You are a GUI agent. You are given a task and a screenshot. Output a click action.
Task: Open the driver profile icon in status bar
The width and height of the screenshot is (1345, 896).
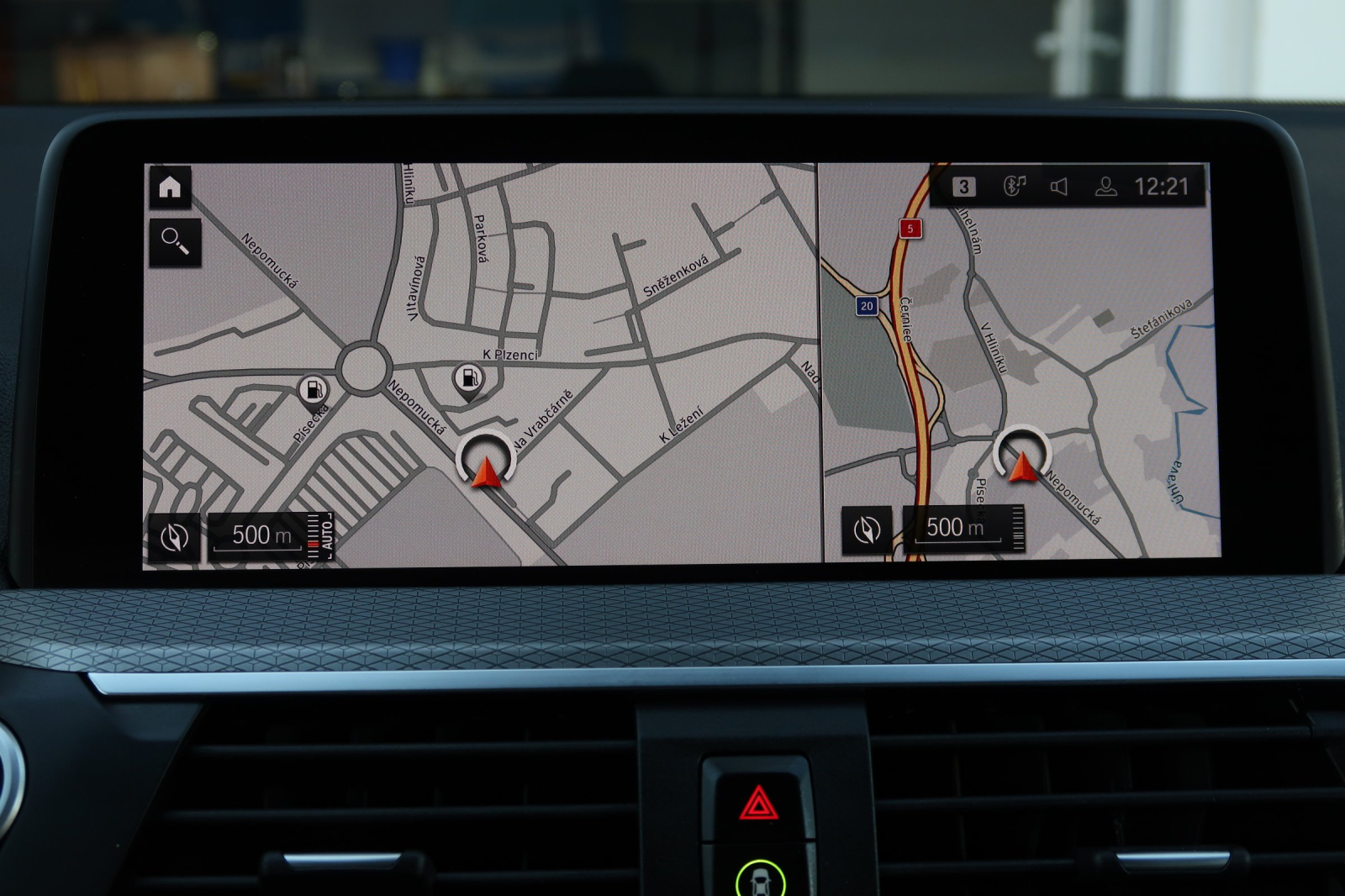[1105, 187]
